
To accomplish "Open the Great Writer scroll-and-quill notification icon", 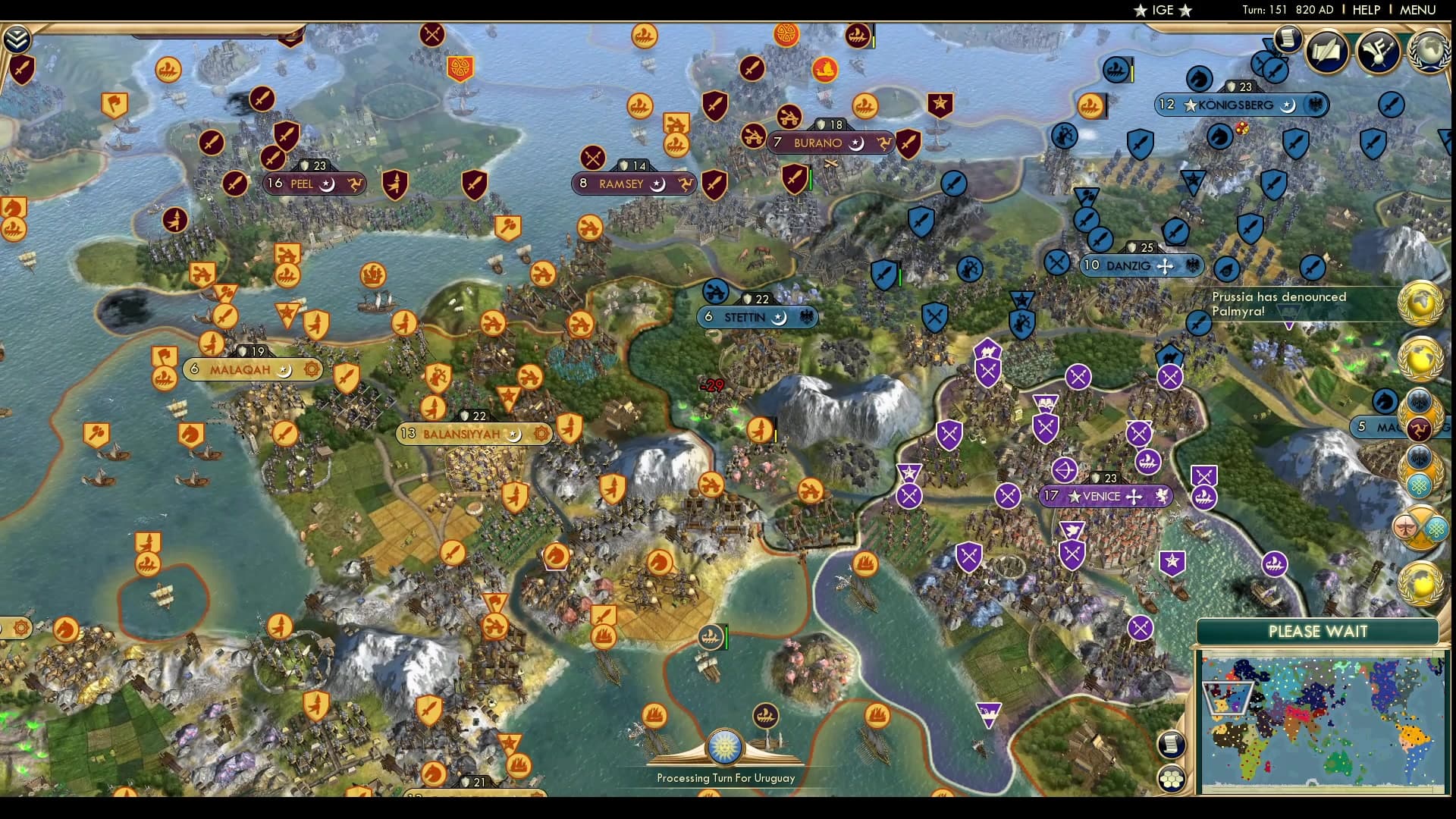I will 1326,53.
